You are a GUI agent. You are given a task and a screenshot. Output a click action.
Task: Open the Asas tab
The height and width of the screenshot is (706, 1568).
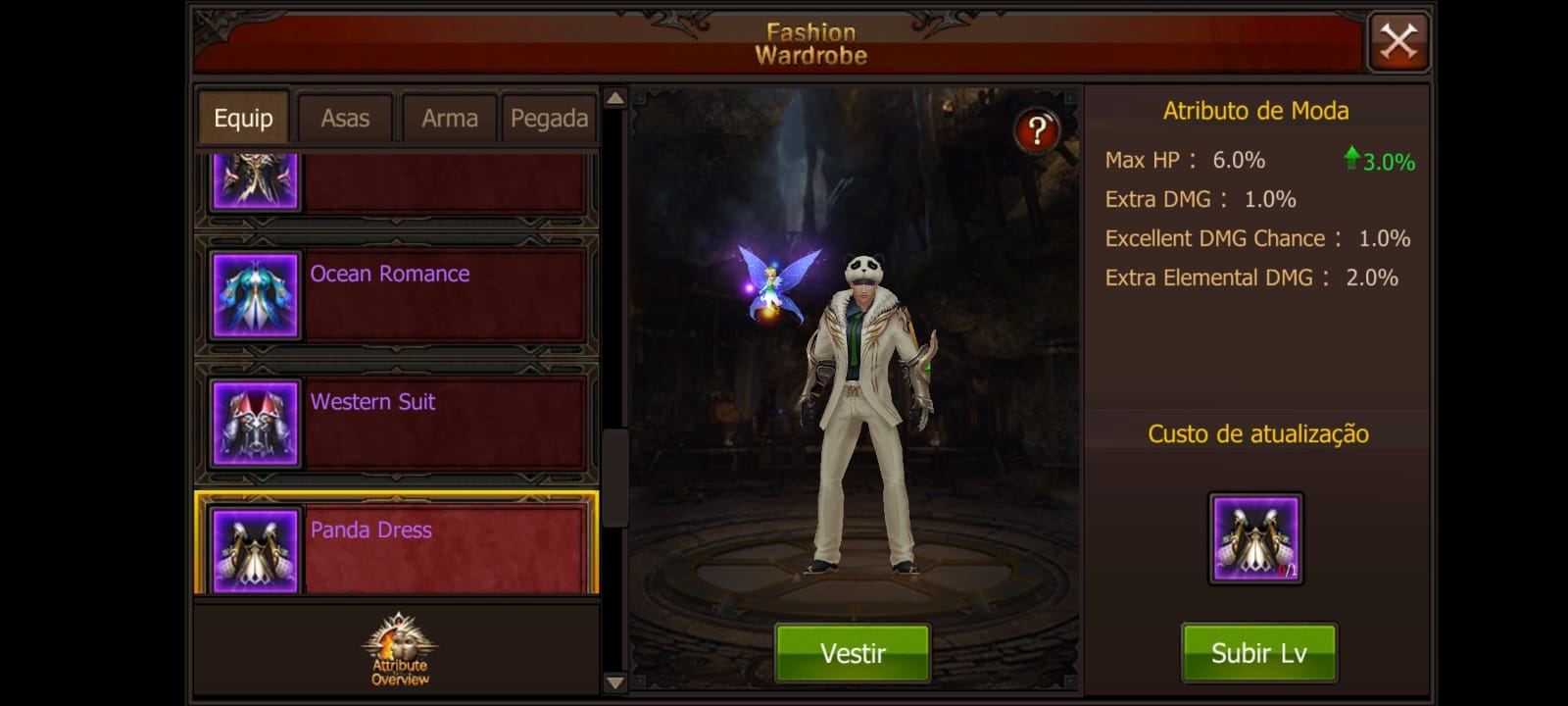[x=345, y=119]
